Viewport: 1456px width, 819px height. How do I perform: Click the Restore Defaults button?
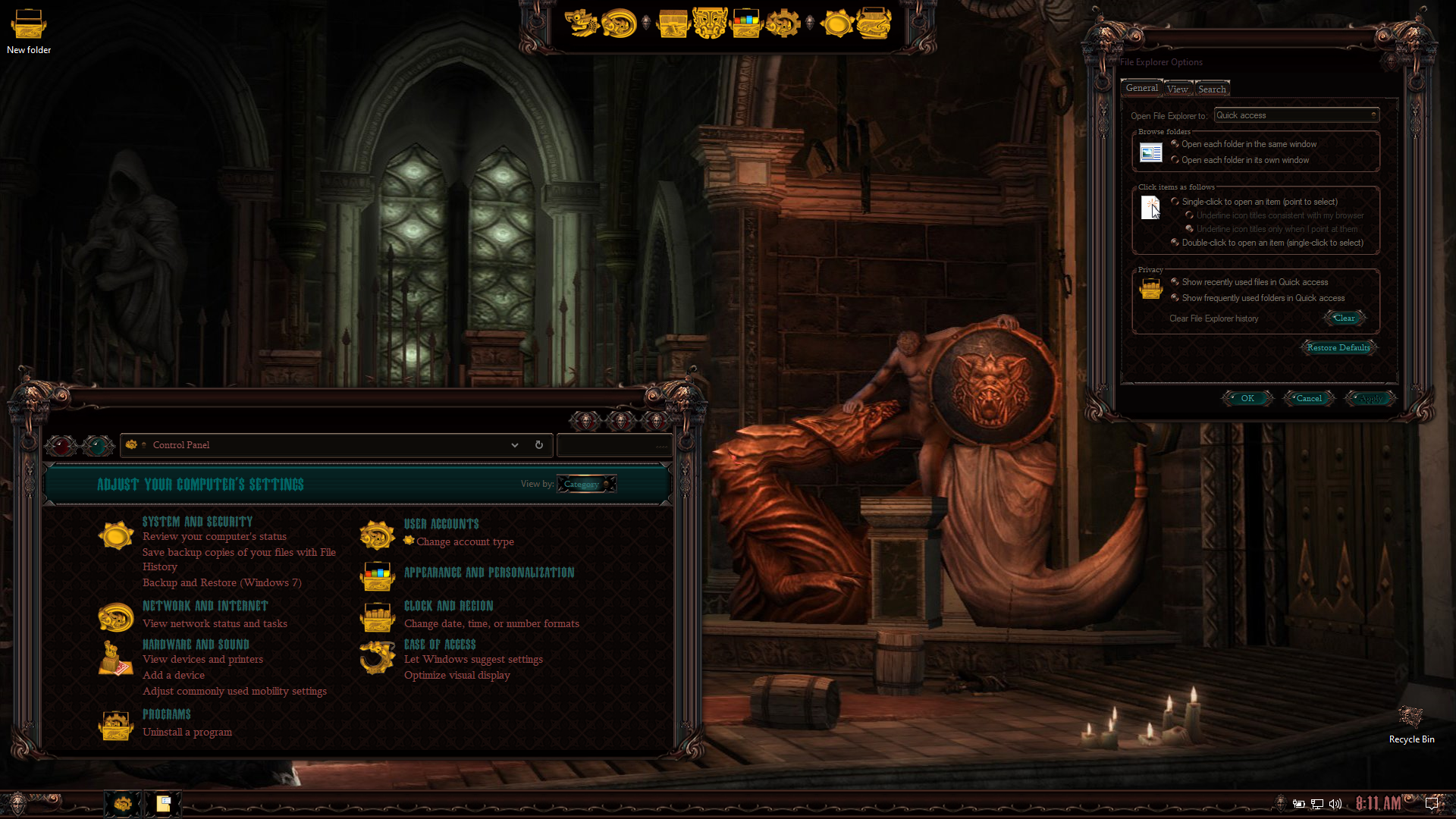[x=1338, y=348]
